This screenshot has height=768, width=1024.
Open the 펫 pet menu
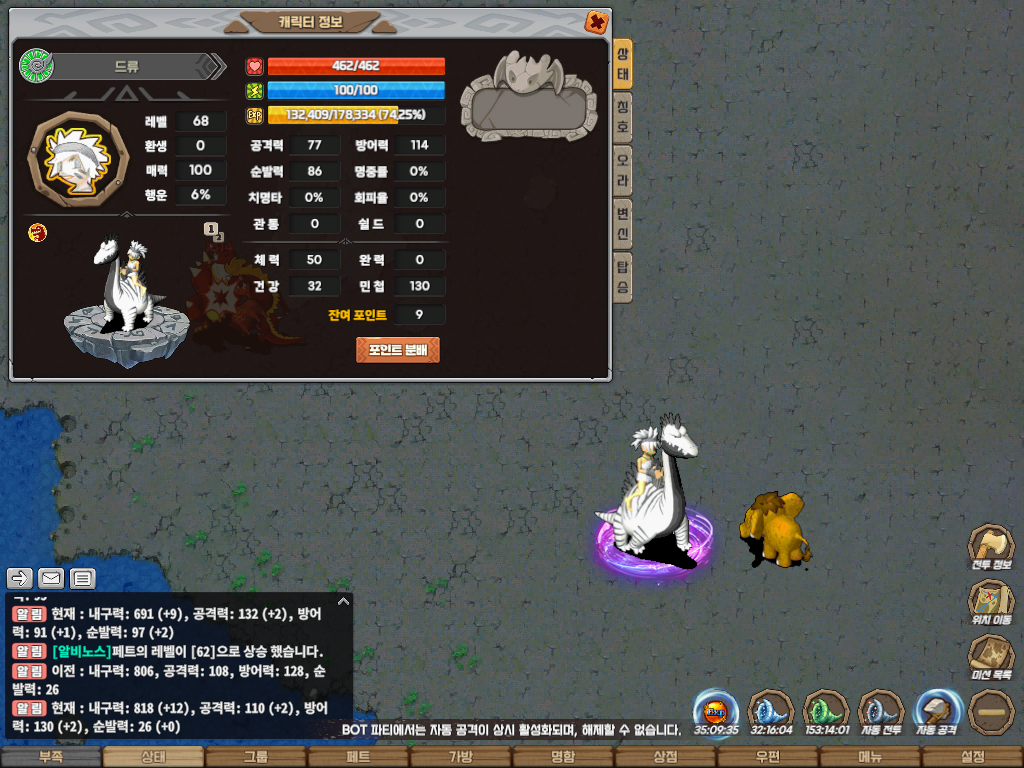coord(358,757)
